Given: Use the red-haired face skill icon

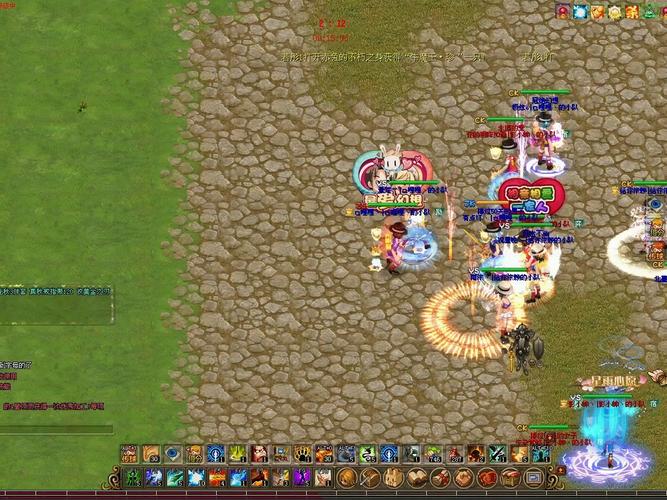Looking at the screenshot, I should click(x=259, y=454).
